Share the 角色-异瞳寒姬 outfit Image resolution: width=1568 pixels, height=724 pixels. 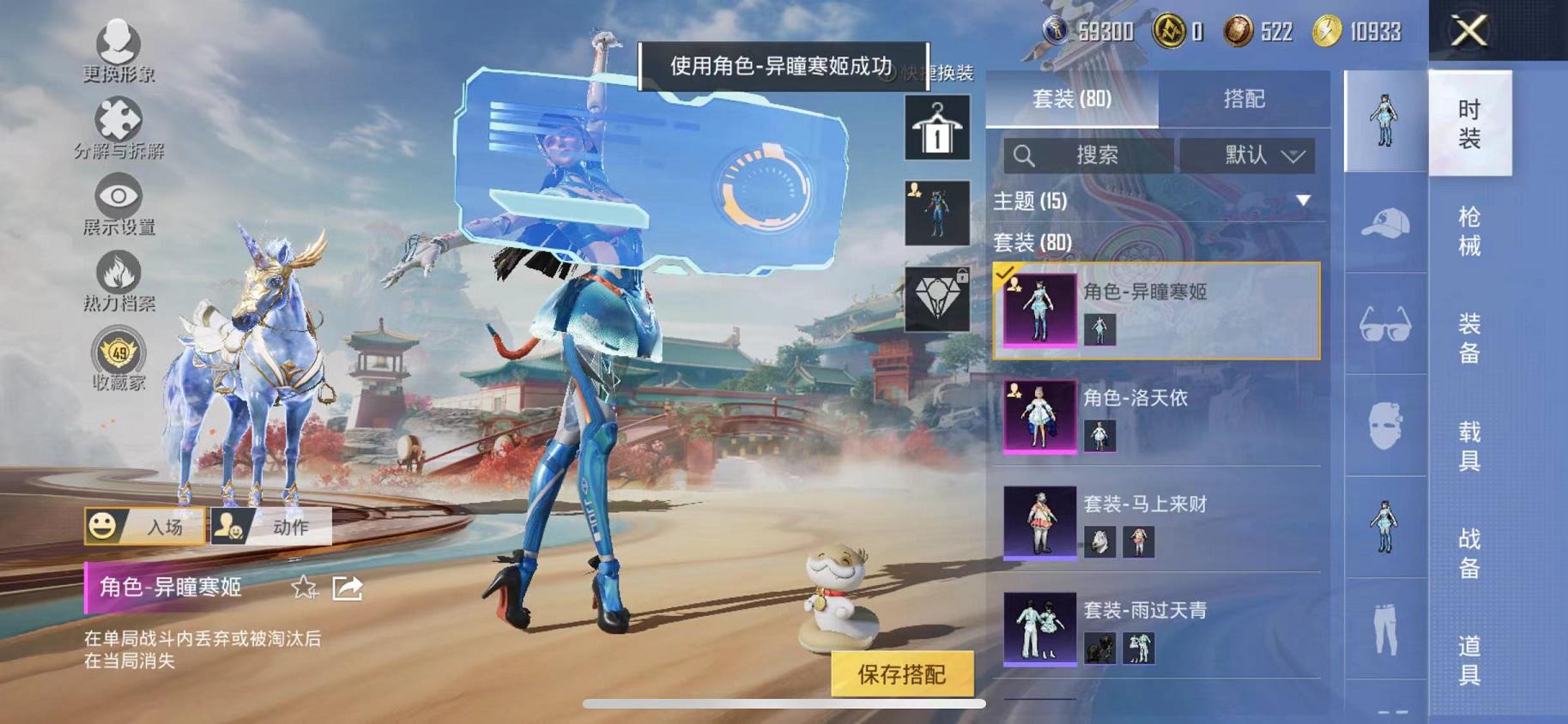pyautogui.click(x=347, y=589)
